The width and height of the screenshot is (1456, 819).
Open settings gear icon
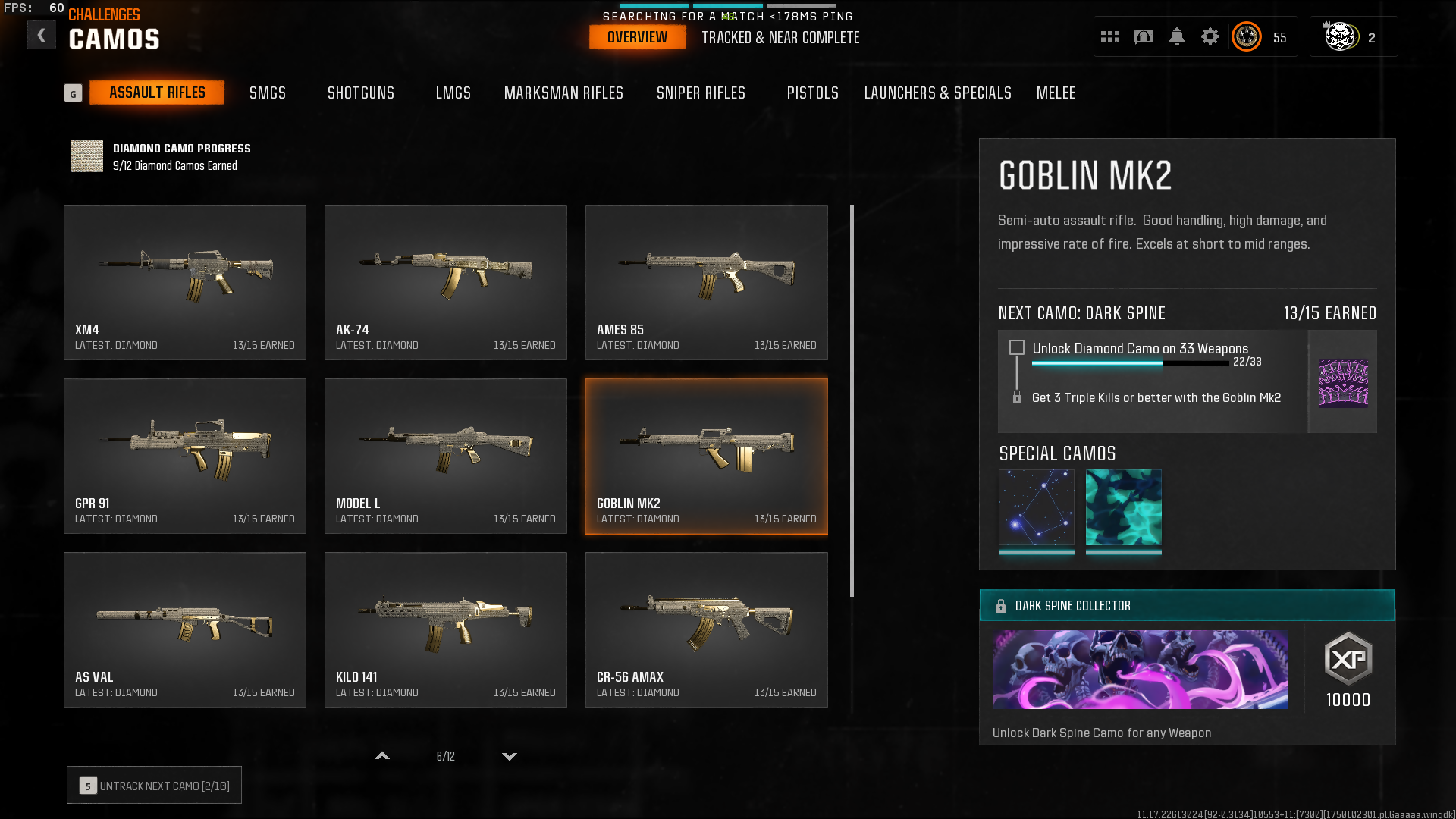tap(1210, 36)
